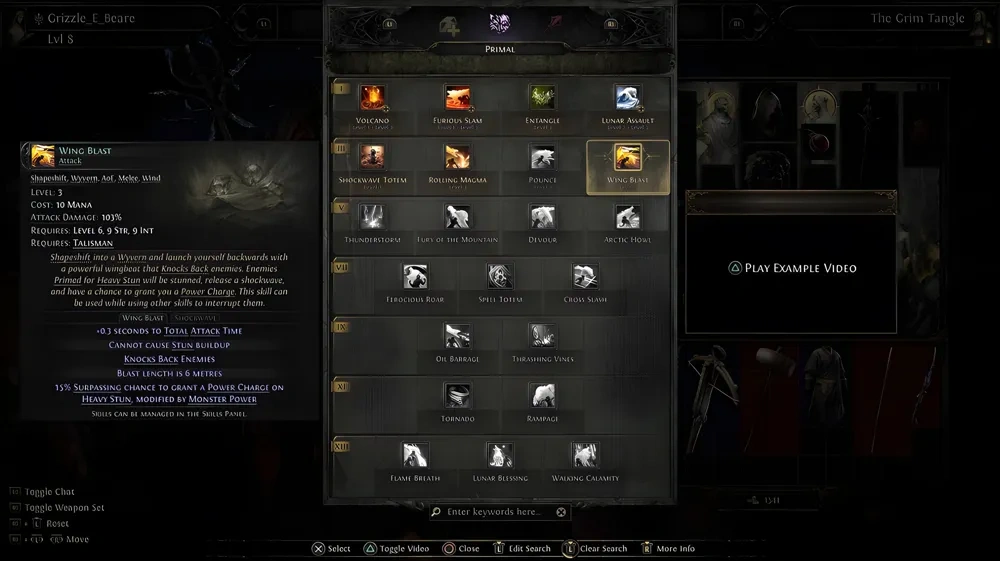Choose the Fury of the Mountain skill
Screen dimensions: 1000x561
(x=458, y=217)
